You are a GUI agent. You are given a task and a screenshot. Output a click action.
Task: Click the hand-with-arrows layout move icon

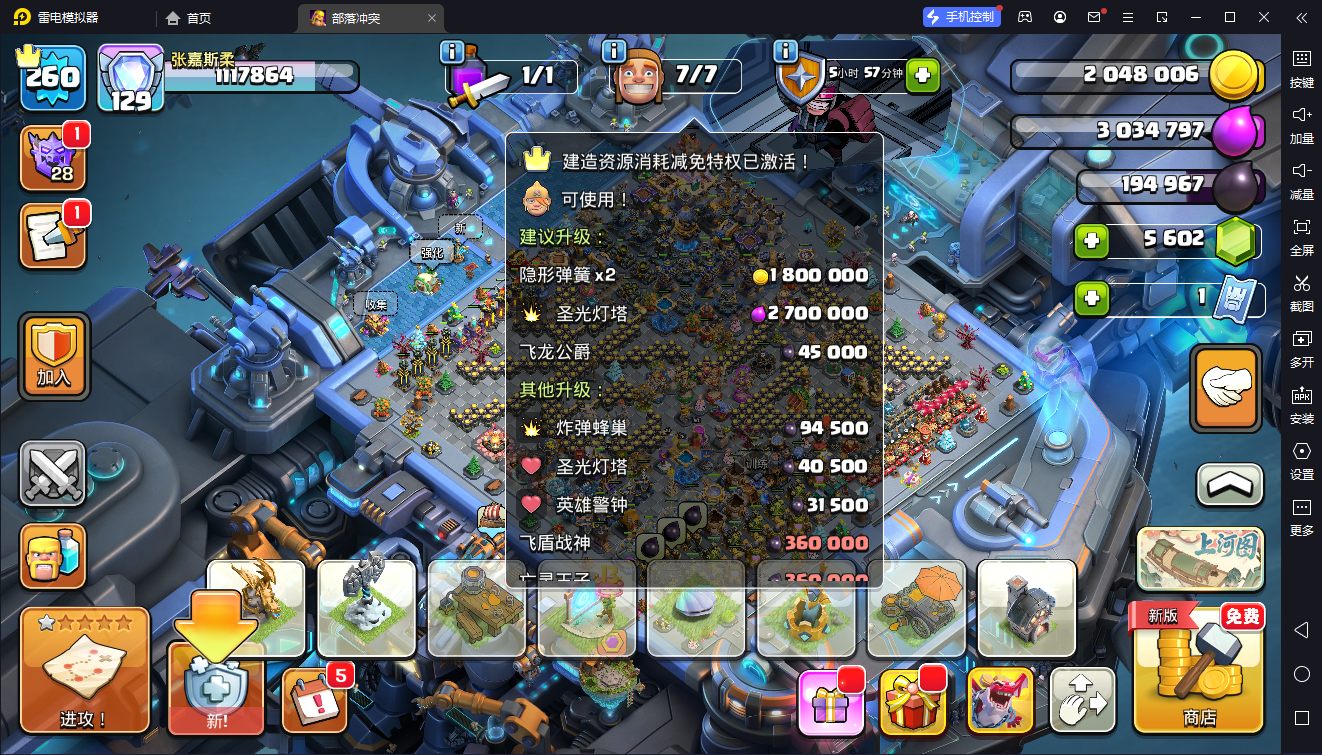tap(1083, 700)
